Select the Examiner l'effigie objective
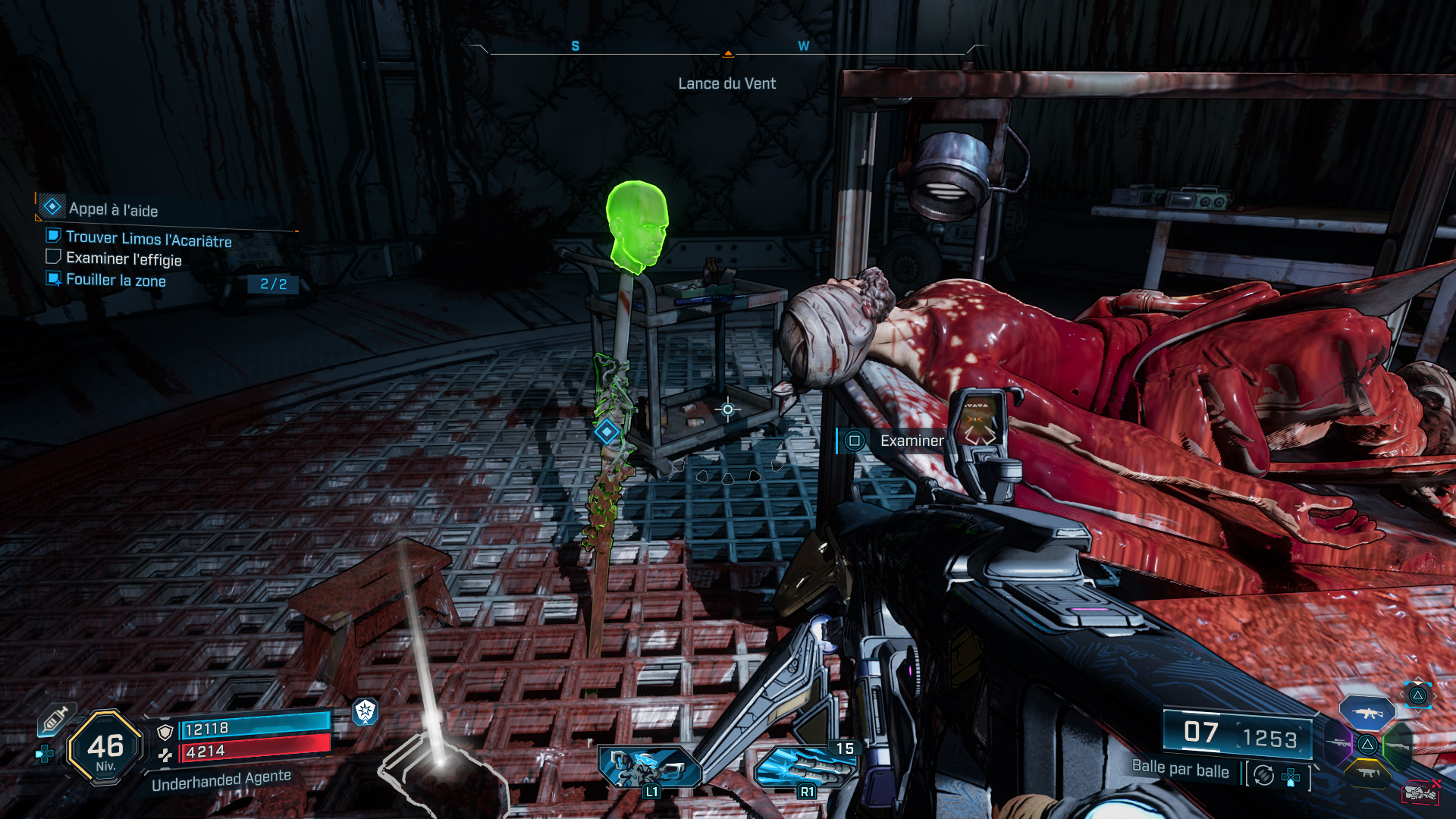1456x819 pixels. pos(124,259)
